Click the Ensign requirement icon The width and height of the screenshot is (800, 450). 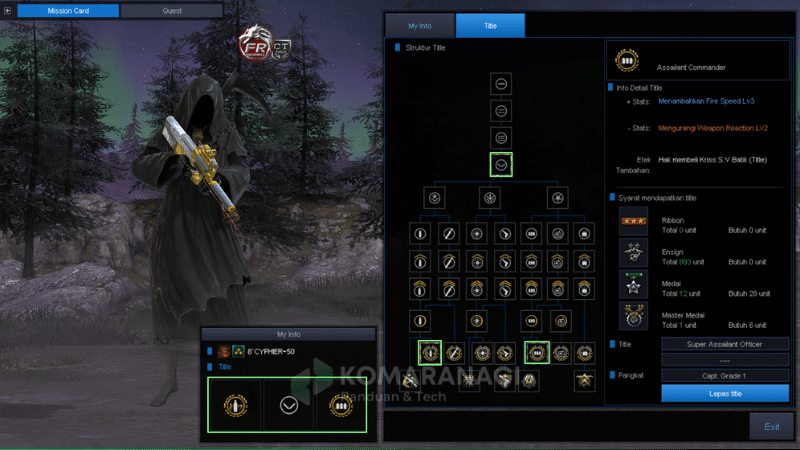pos(632,251)
